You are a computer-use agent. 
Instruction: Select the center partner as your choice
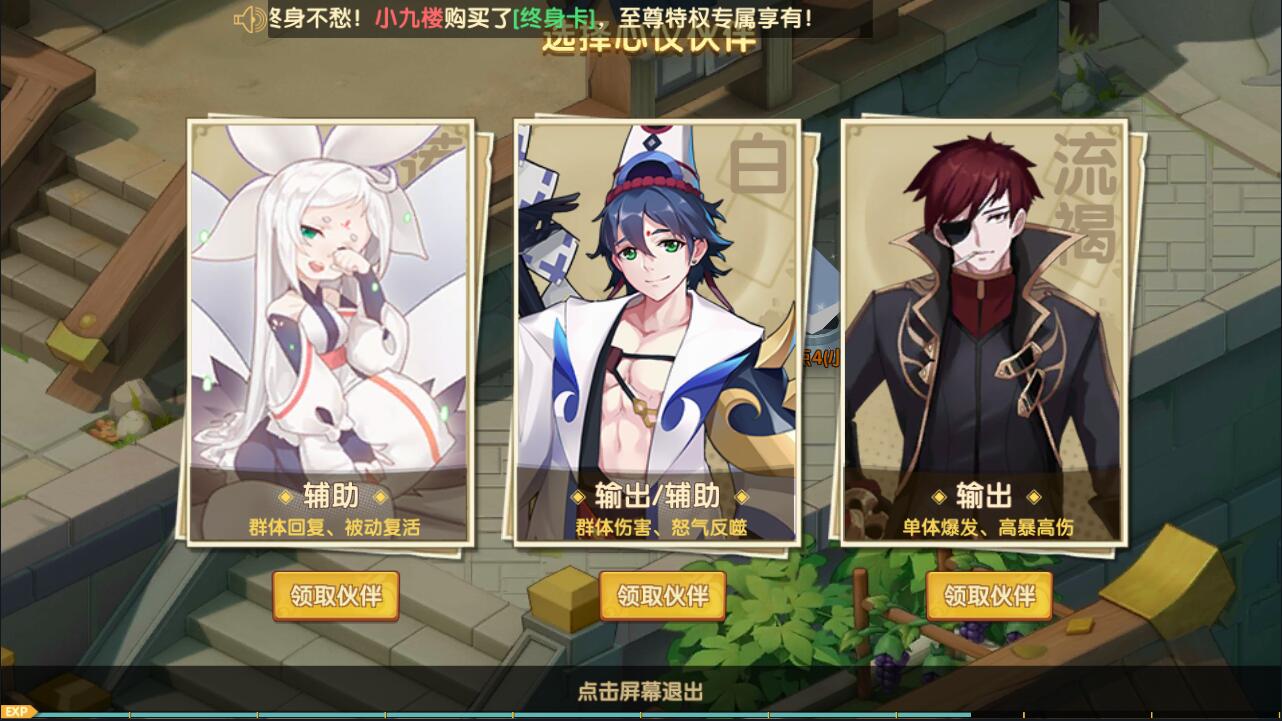(x=662, y=597)
